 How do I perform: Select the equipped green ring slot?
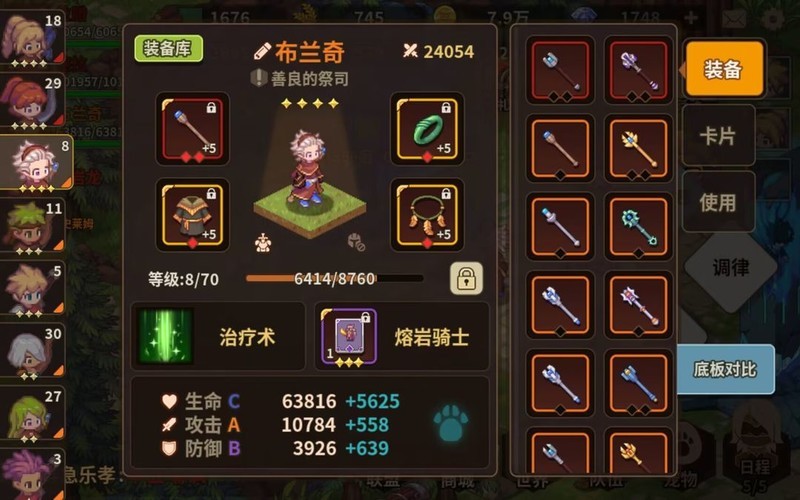click(426, 128)
